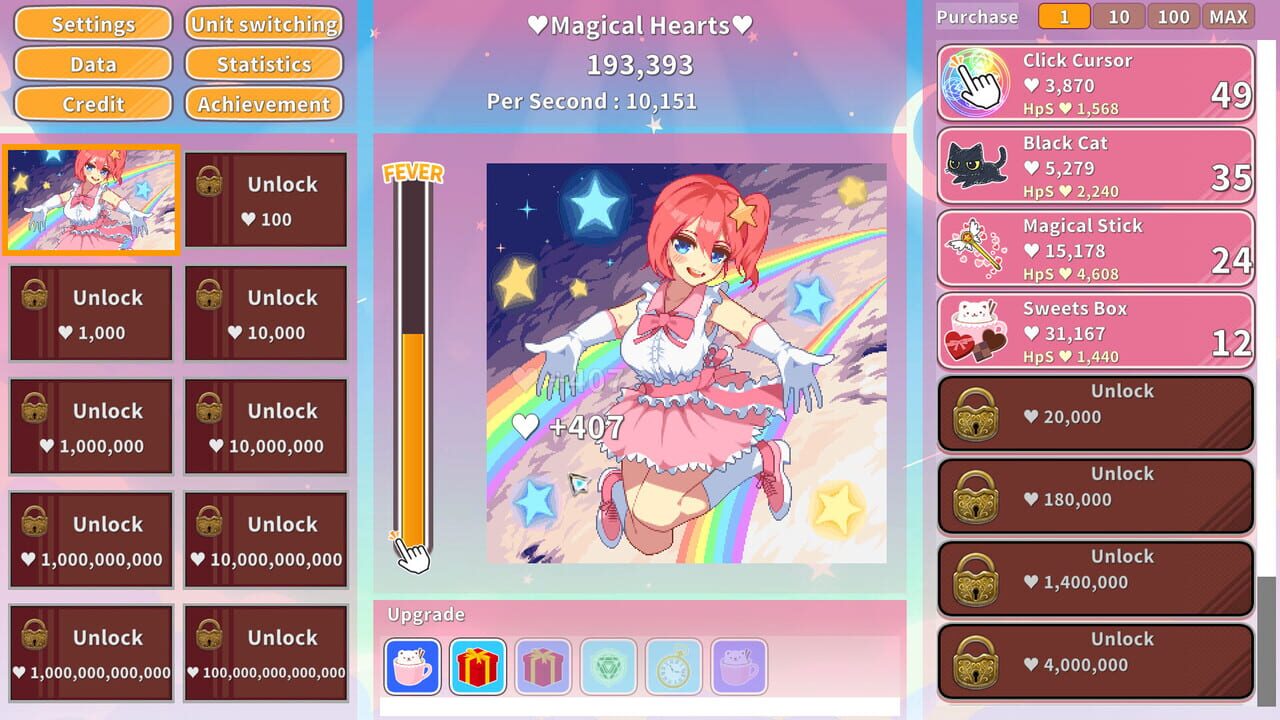Viewport: 1280px width, 720px height.
Task: Open the Settings menu
Action: tap(92, 24)
